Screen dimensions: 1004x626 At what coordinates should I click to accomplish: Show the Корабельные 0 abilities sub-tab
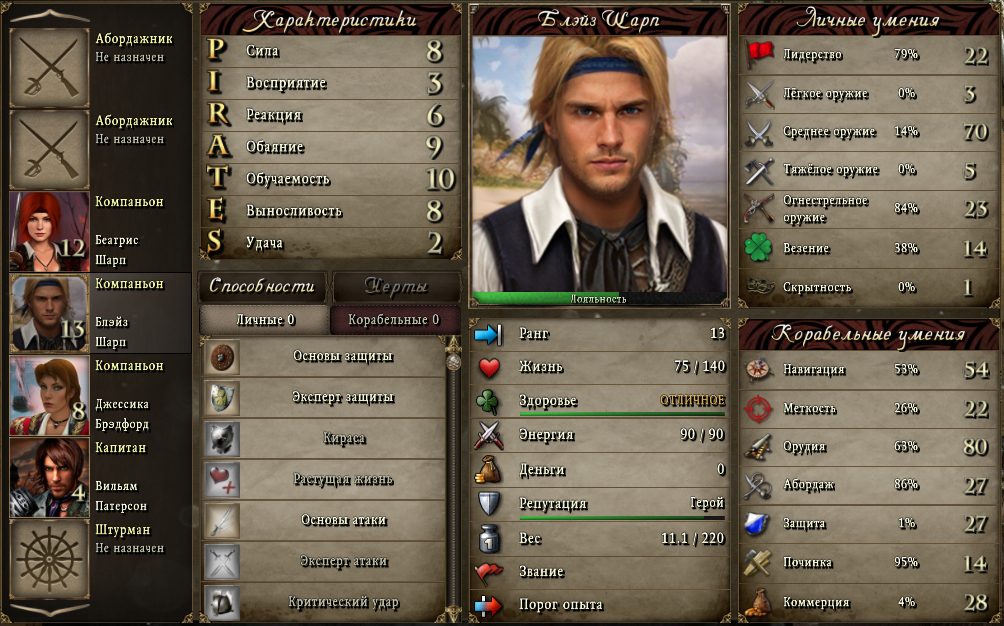393,320
